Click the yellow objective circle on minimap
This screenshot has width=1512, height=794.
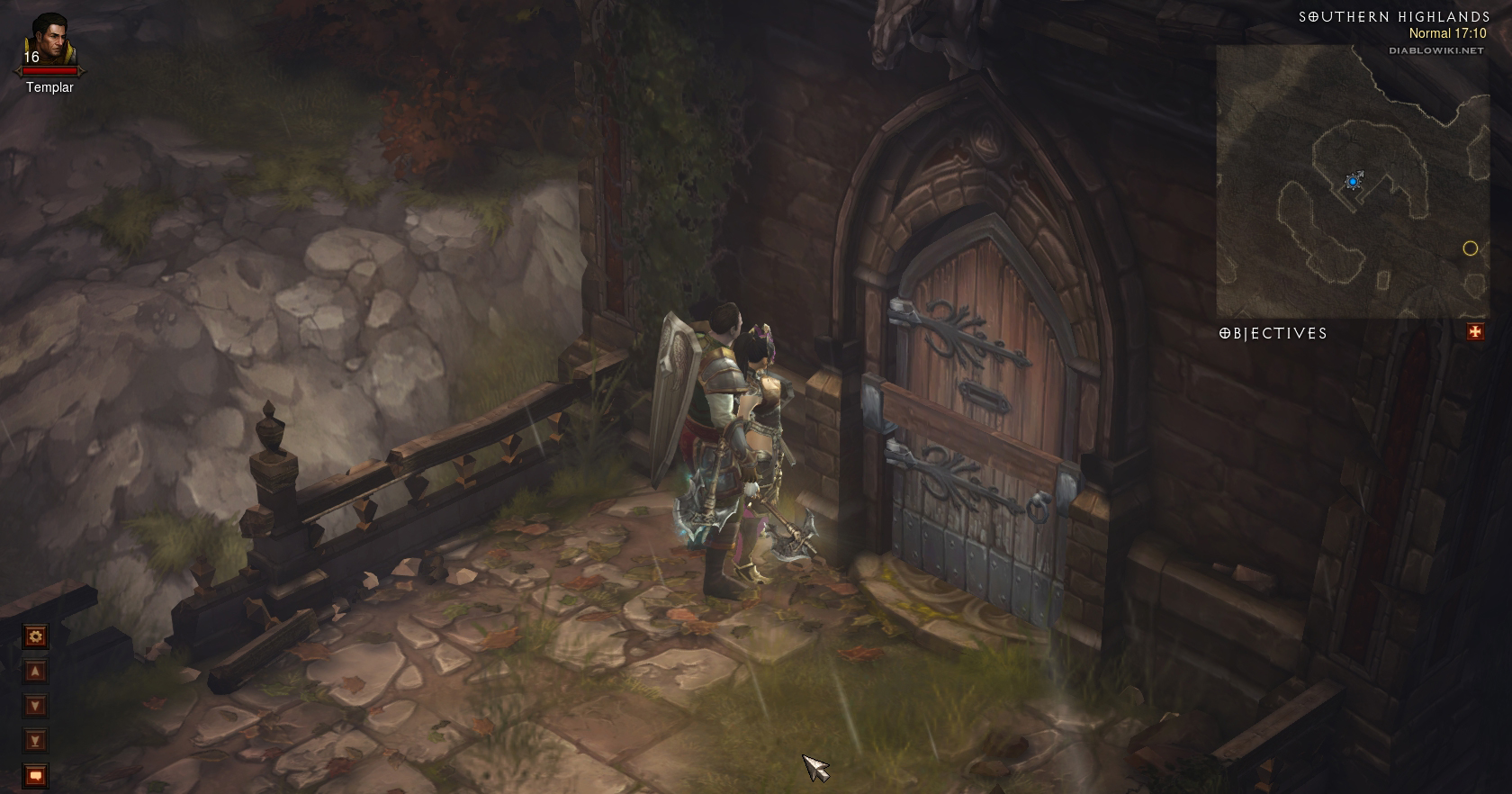pyautogui.click(x=1471, y=248)
